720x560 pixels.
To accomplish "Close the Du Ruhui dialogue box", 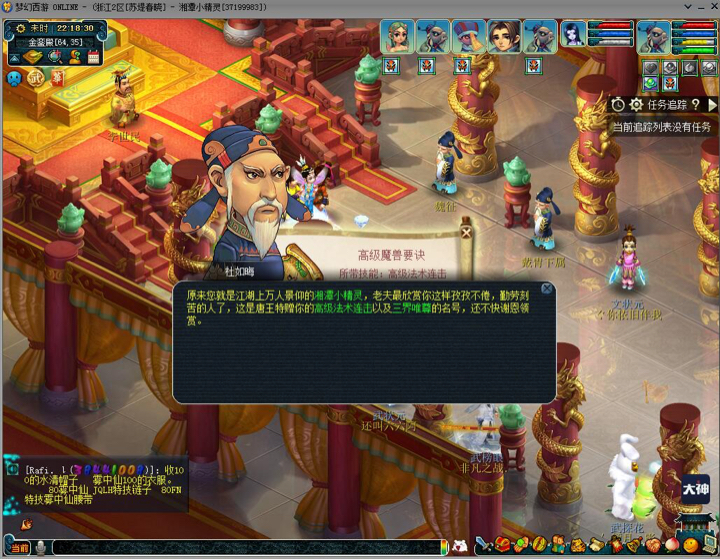I will [x=547, y=289].
